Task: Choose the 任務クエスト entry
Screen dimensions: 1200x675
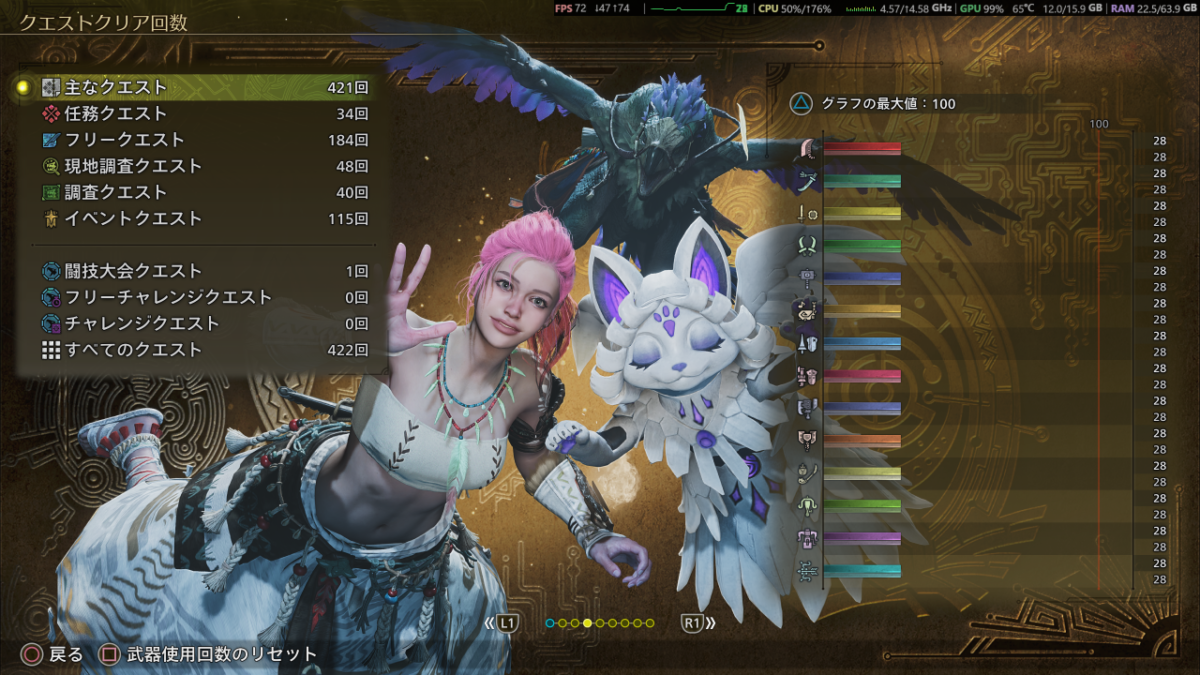Action: [200, 114]
